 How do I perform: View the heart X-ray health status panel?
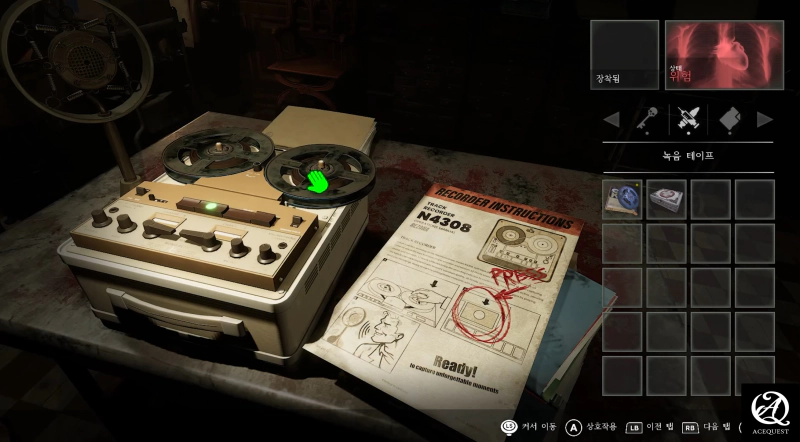click(719, 55)
